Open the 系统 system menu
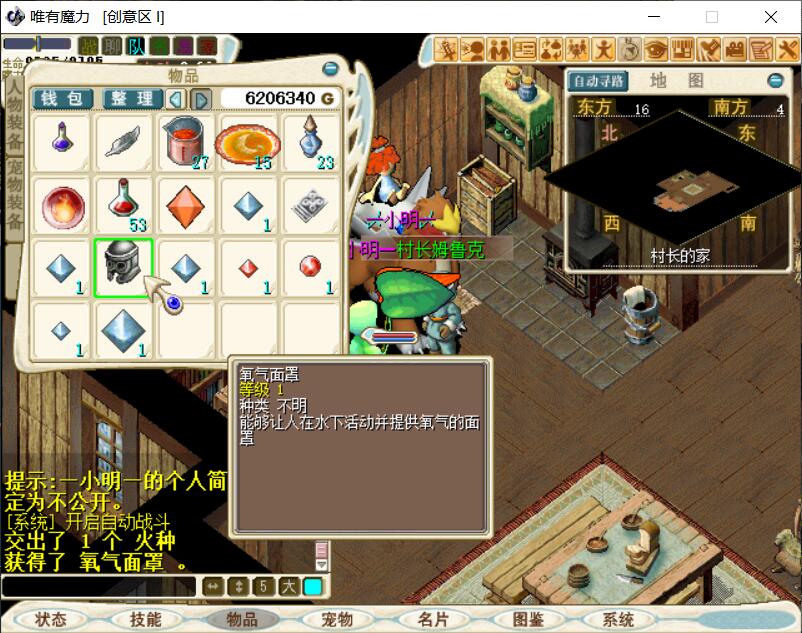 point(618,620)
